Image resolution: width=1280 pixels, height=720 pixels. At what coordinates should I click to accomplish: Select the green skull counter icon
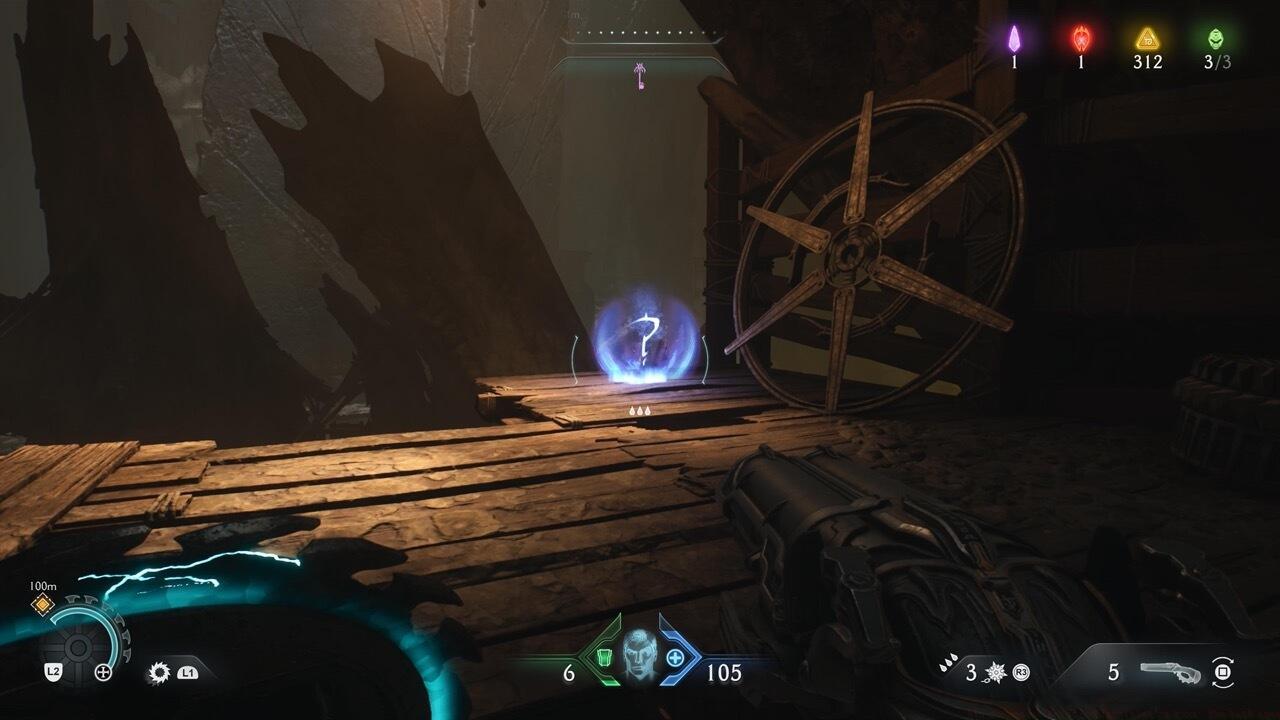[1215, 38]
